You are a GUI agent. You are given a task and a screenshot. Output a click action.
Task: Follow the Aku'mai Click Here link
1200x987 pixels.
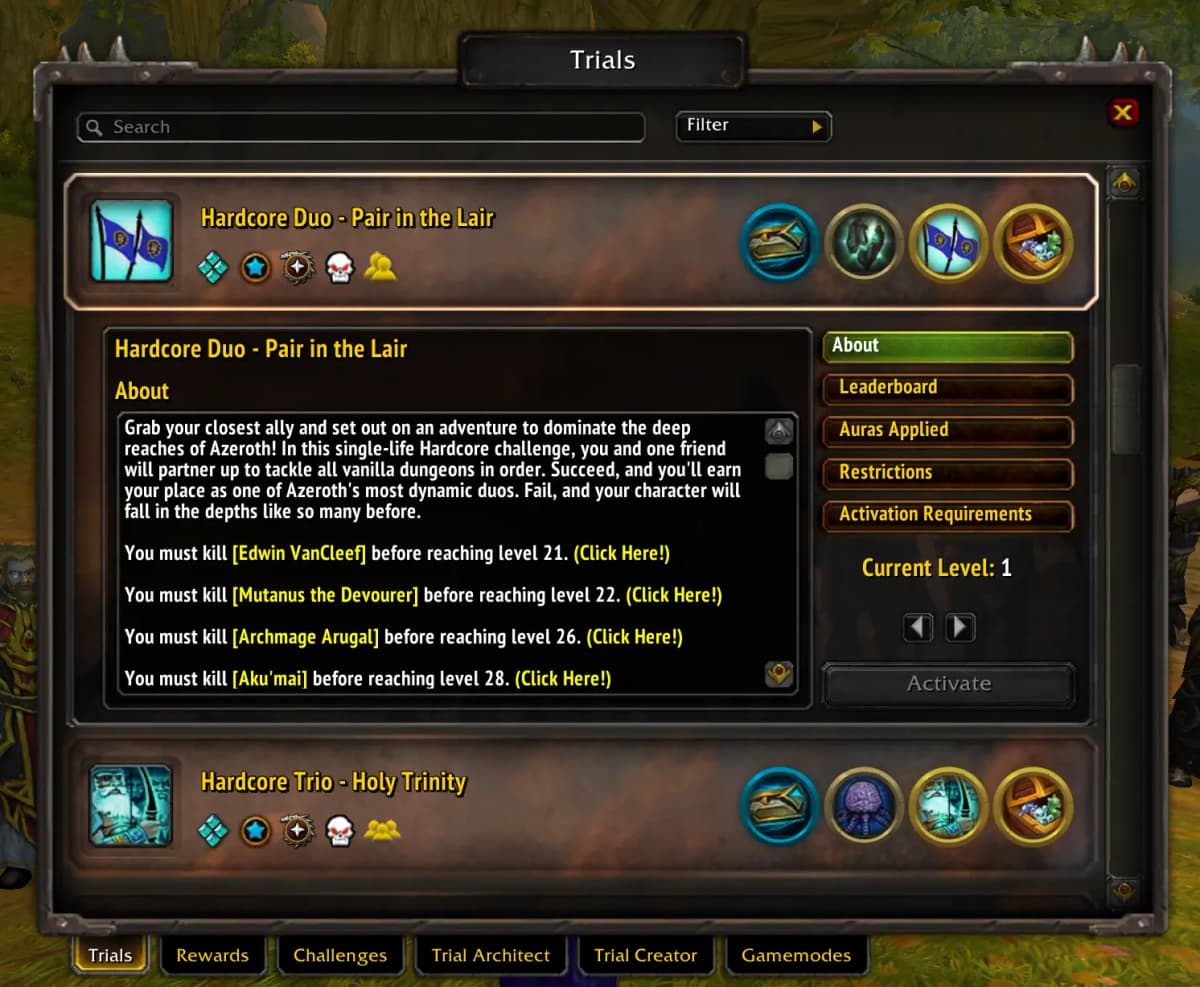point(563,679)
